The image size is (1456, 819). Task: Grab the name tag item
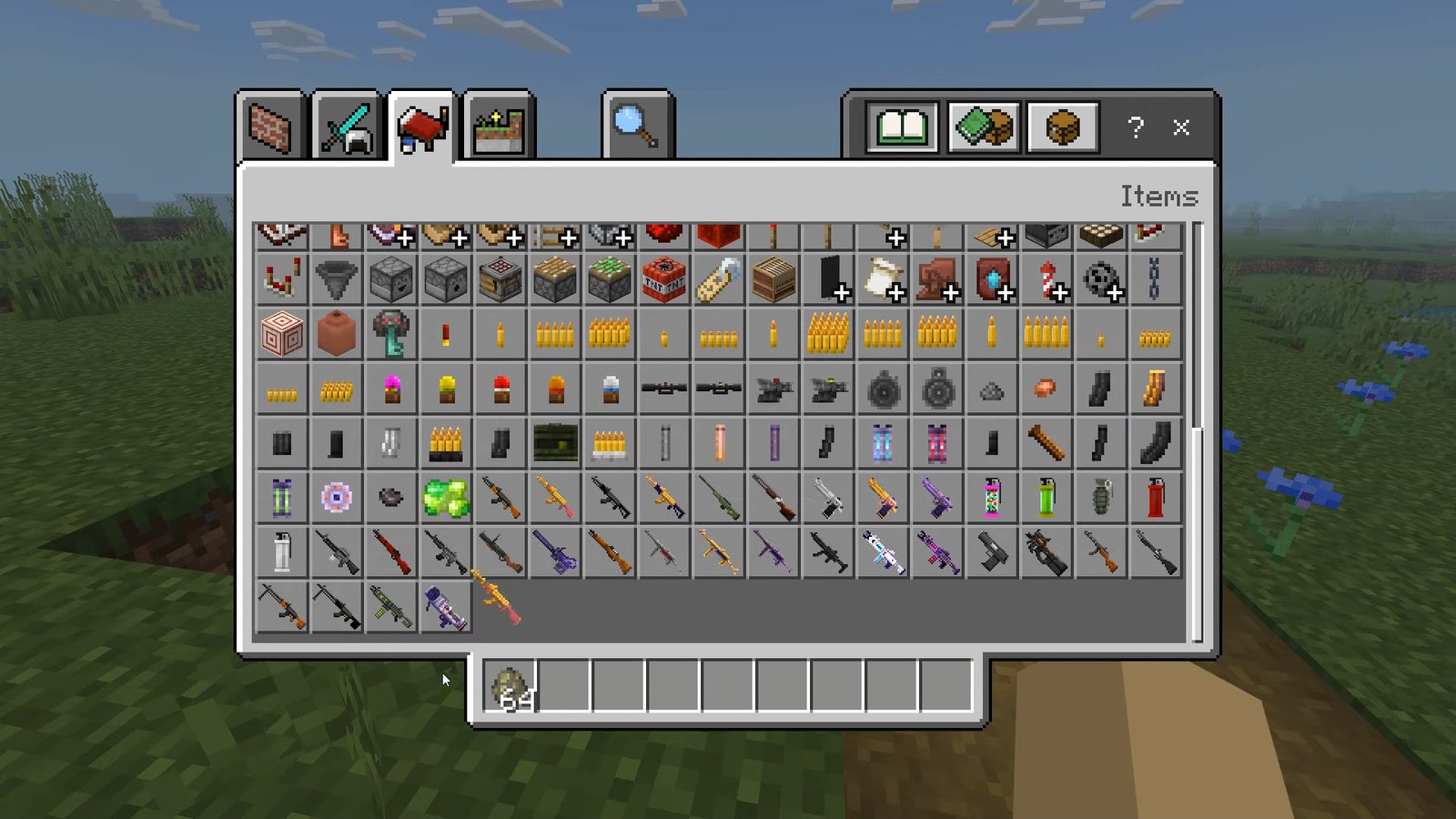tap(719, 279)
